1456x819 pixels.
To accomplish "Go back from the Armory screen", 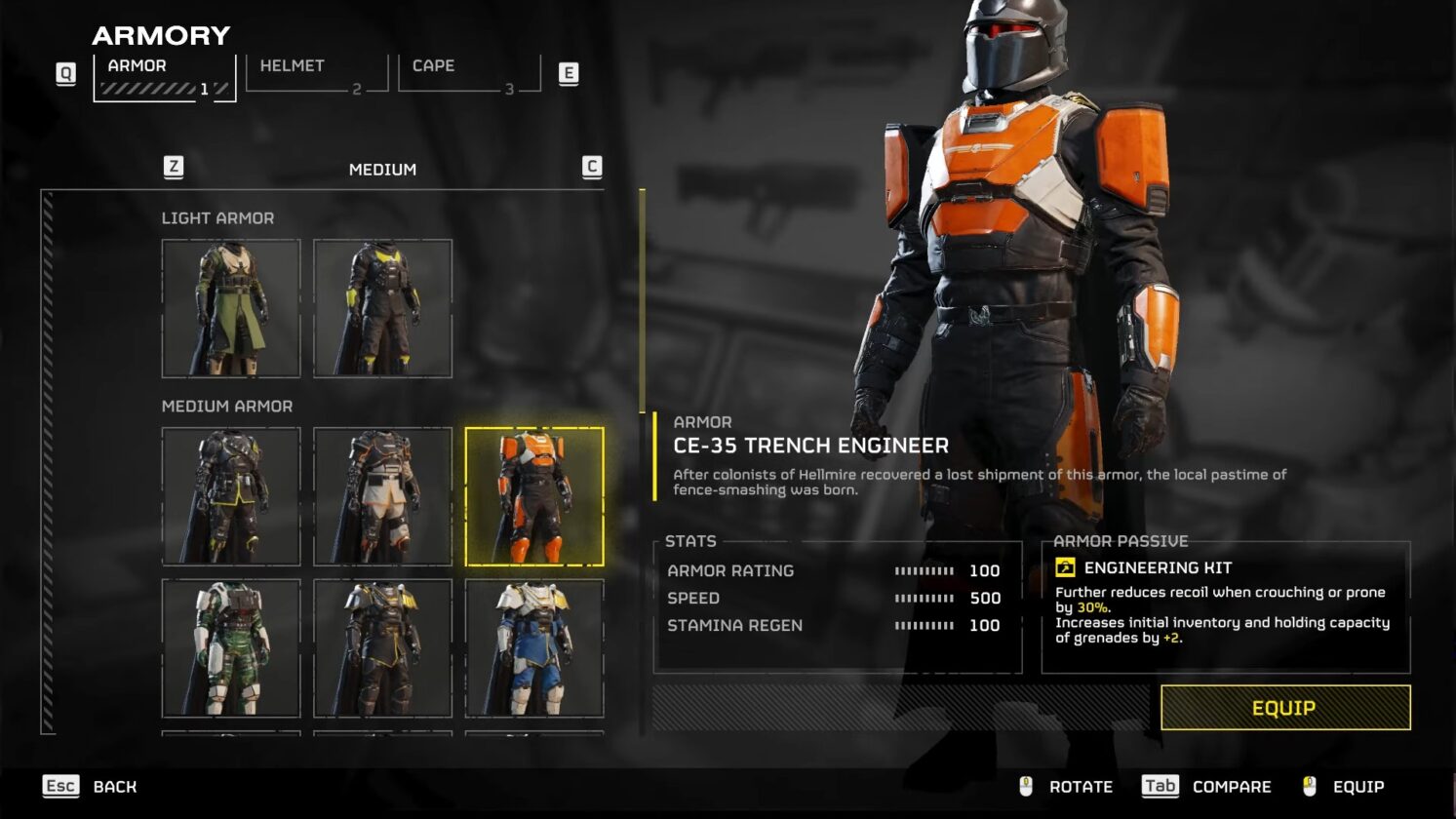I will point(91,787).
